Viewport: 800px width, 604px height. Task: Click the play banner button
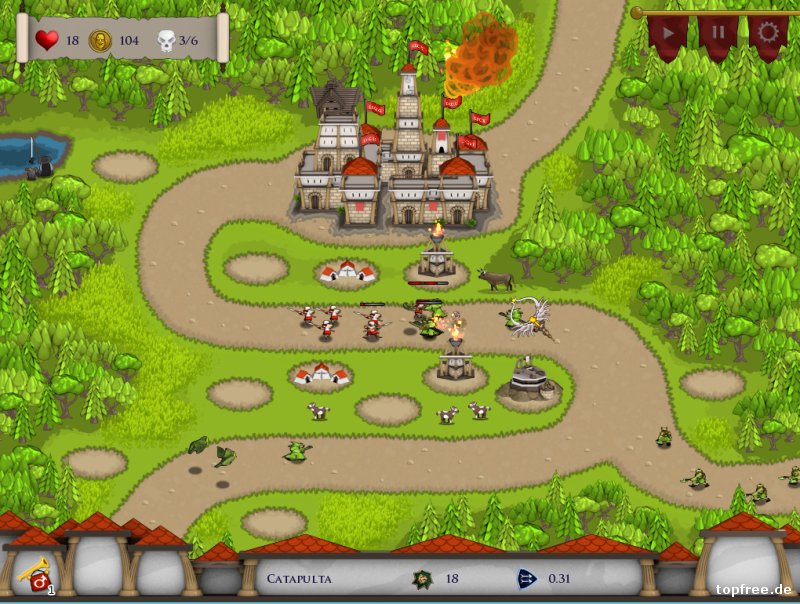(x=667, y=32)
